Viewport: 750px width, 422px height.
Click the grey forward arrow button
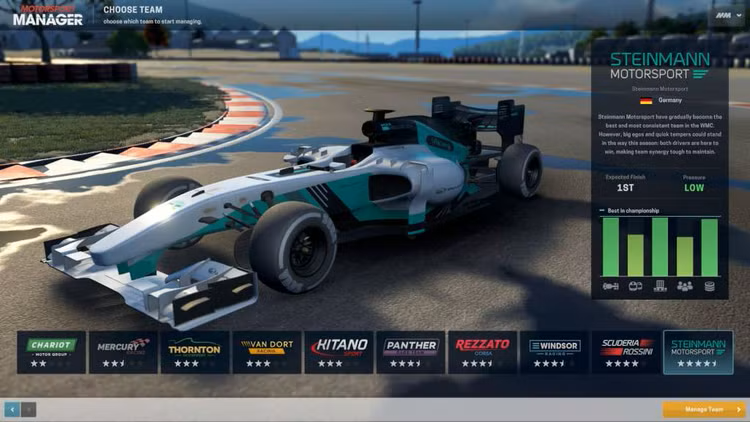[28, 409]
